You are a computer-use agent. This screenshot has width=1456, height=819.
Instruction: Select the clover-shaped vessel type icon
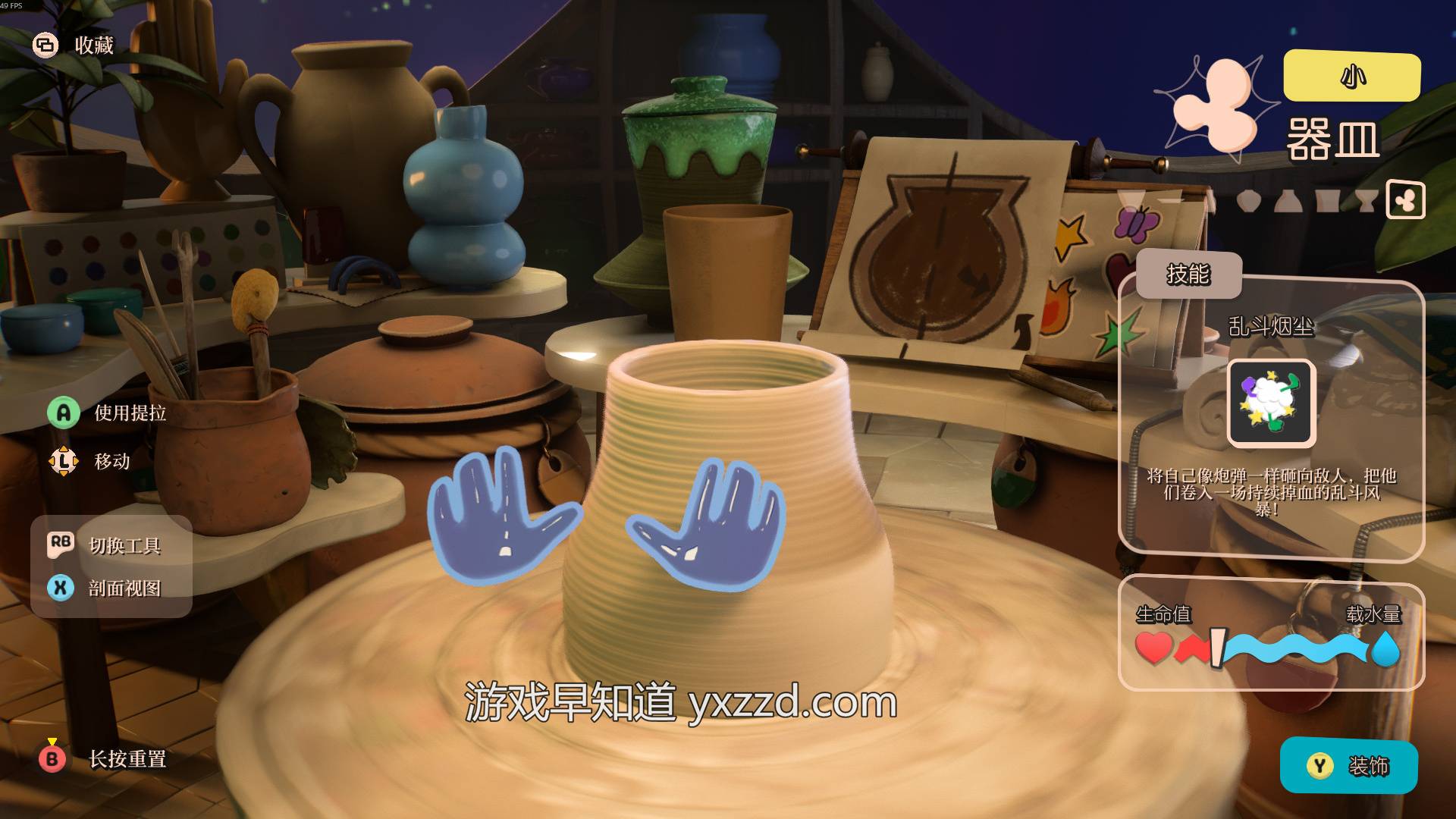pos(1405,200)
